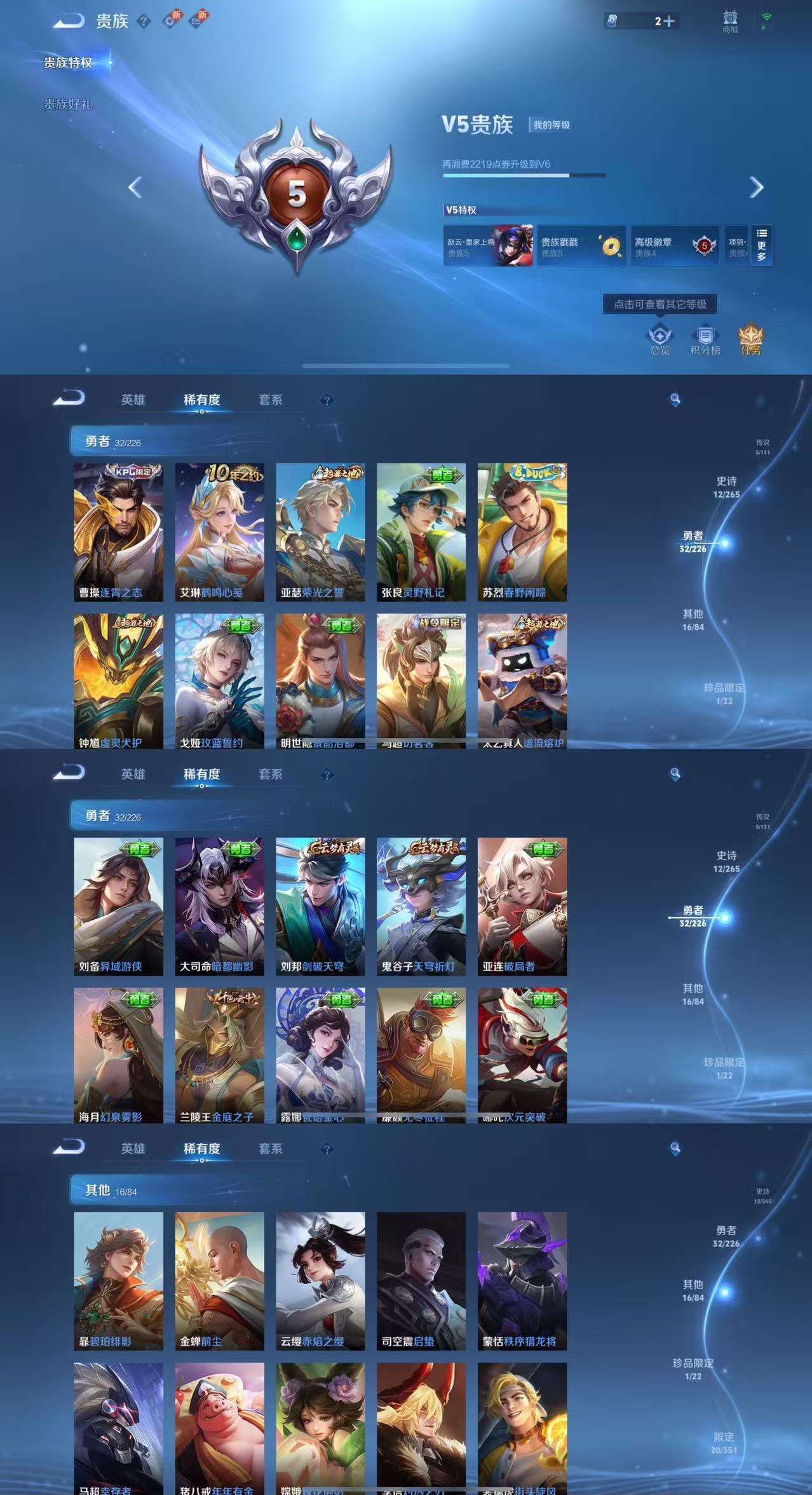The width and height of the screenshot is (812, 1495).
Task: Select the 高级徽章 privilege card
Action: (x=675, y=246)
